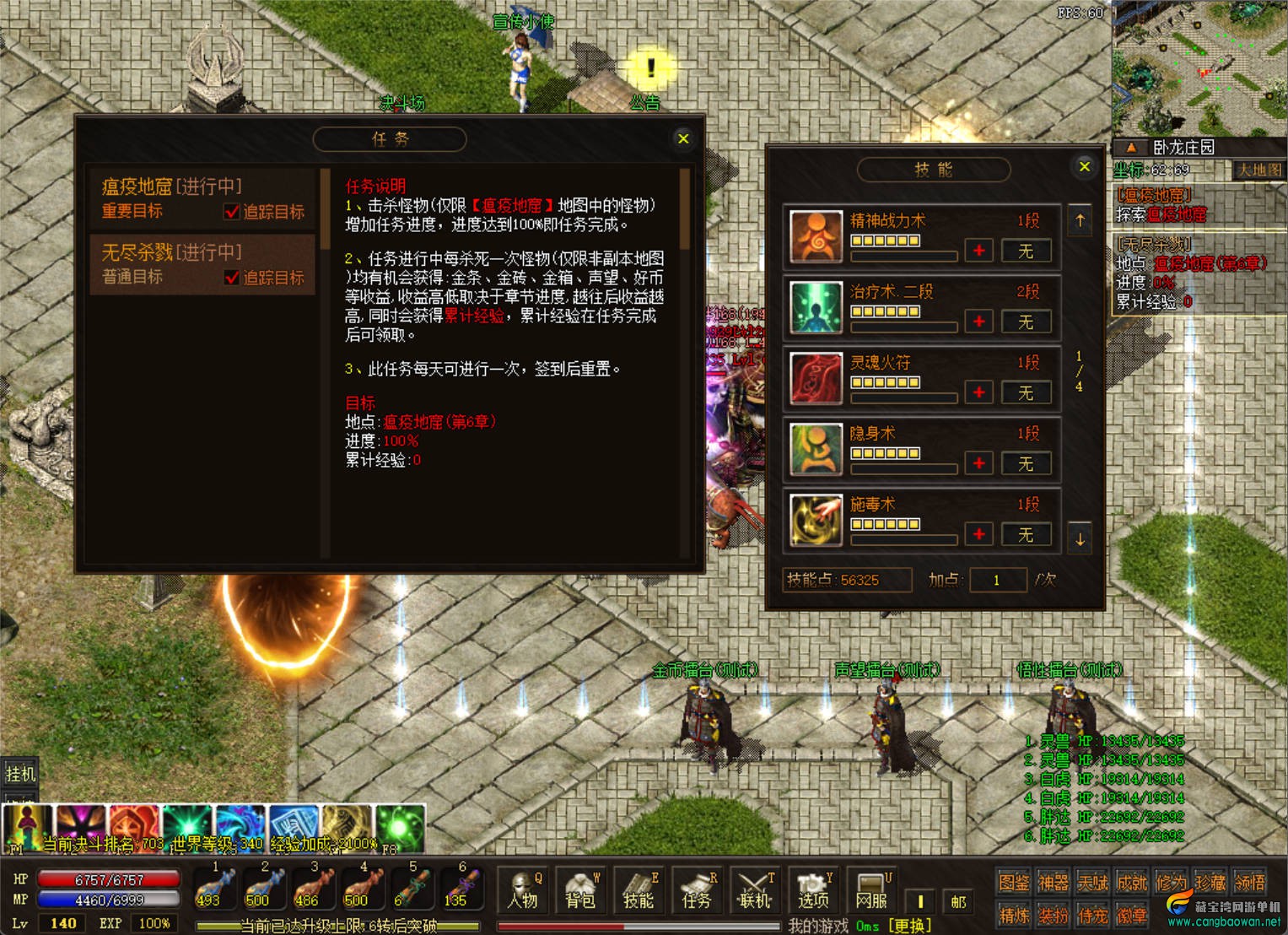Add a skill point to 隐身术
1288x935 pixels.
978,463
